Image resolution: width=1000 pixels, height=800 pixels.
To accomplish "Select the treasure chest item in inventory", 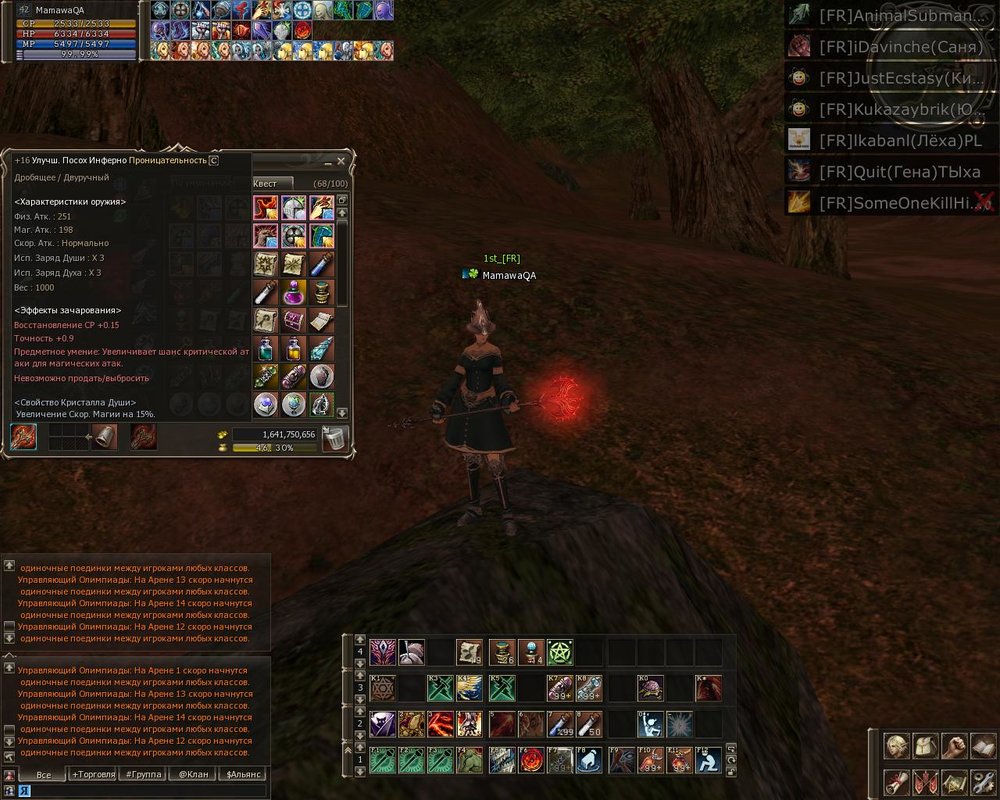I will (294, 320).
